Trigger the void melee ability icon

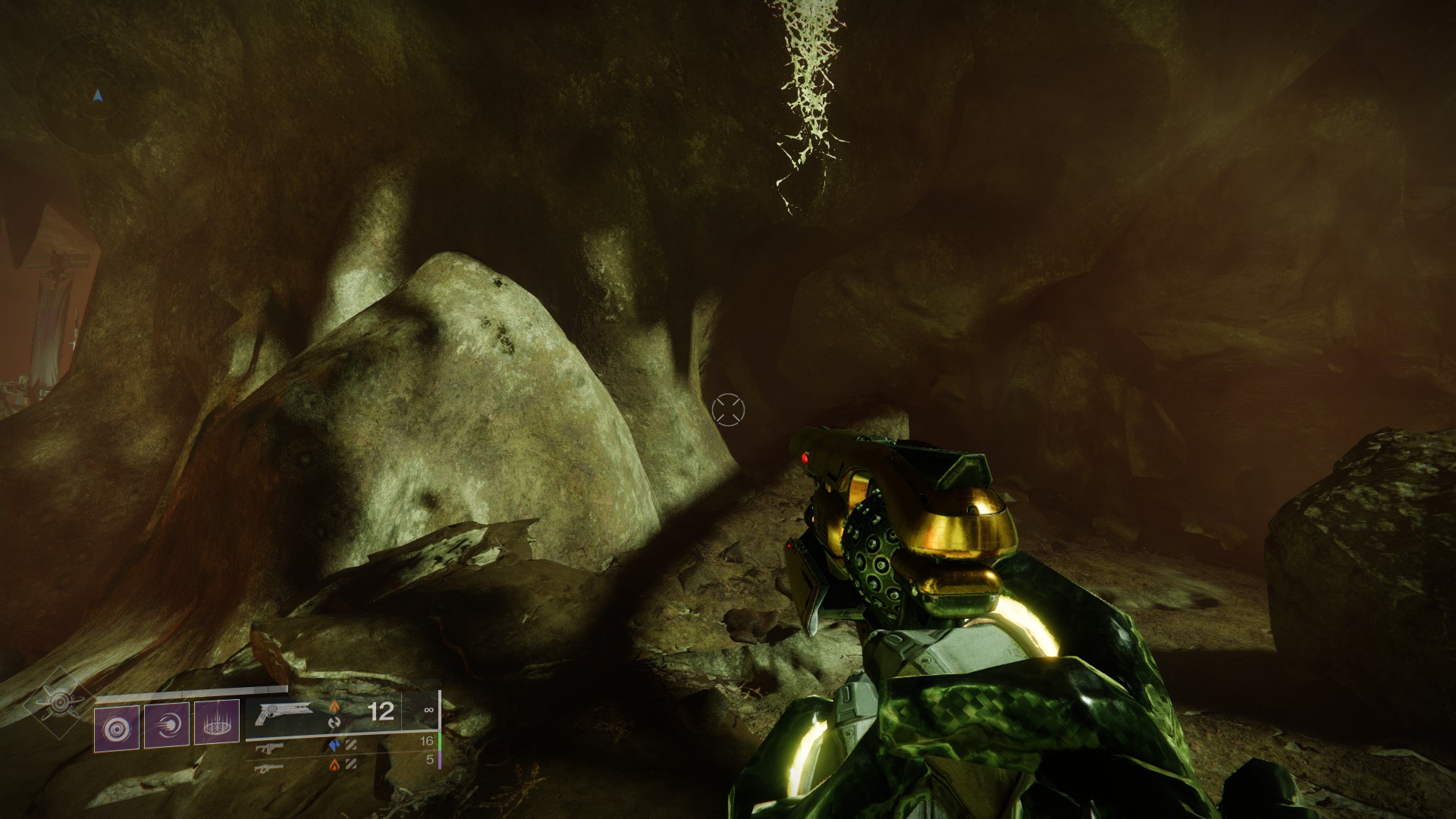(167, 726)
